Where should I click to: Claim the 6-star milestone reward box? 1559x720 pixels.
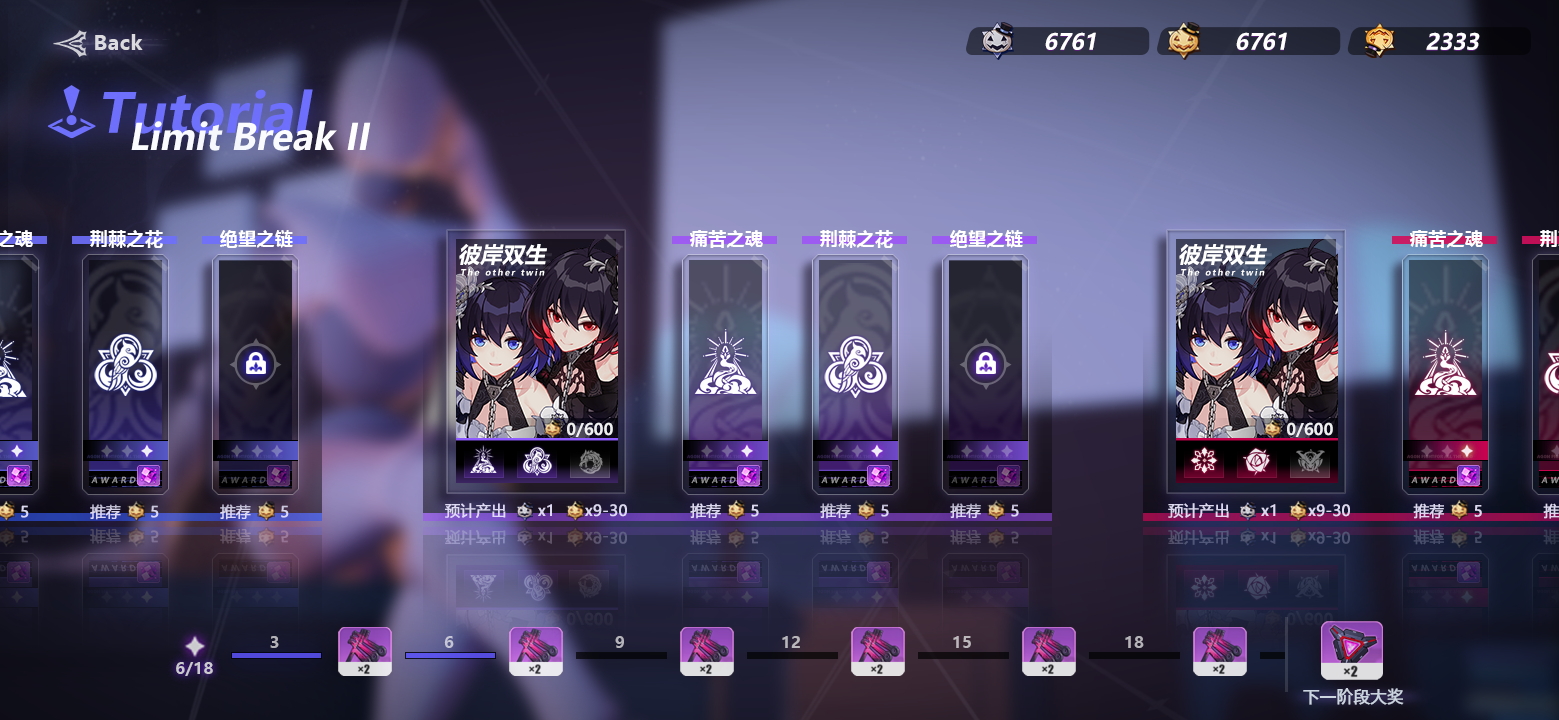[536, 651]
